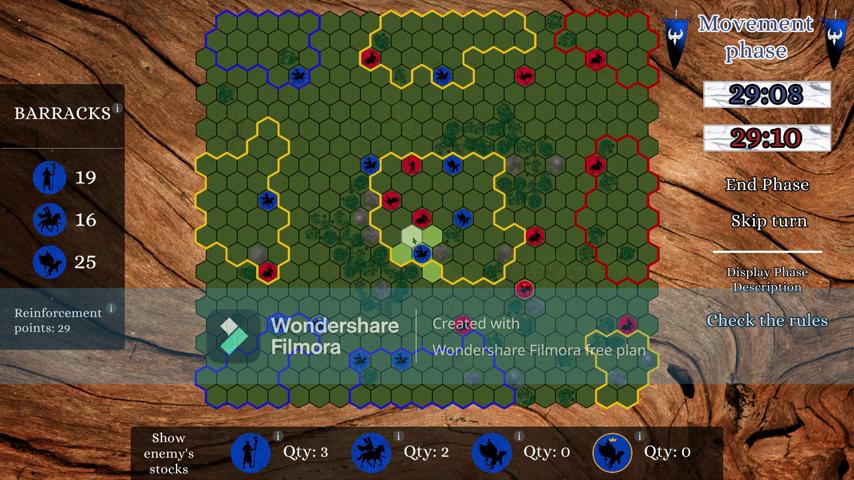Select the staff infantry unit in barracks
The width and height of the screenshot is (854, 480).
click(x=49, y=178)
